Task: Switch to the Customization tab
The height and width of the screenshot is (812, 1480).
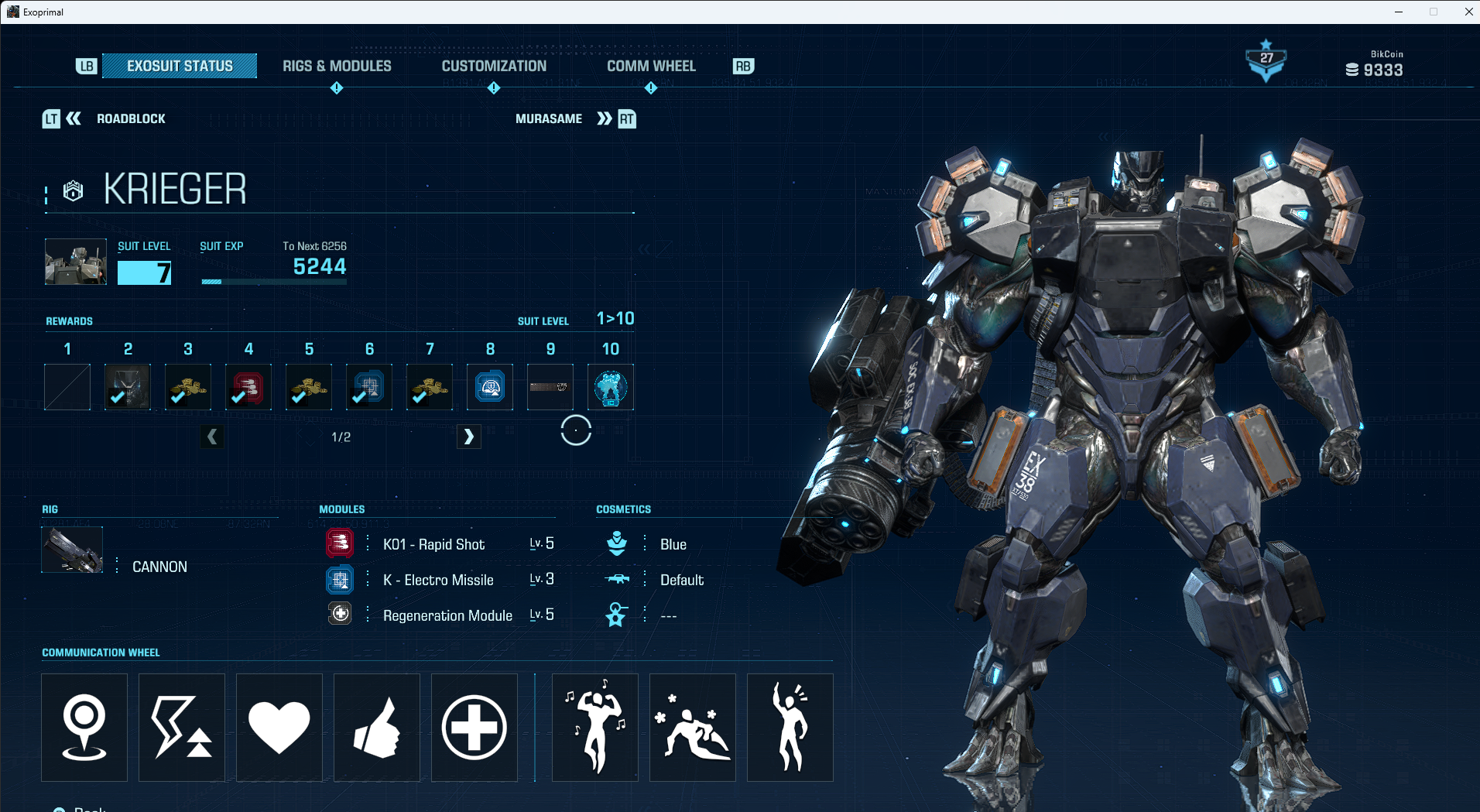Action: [x=494, y=66]
